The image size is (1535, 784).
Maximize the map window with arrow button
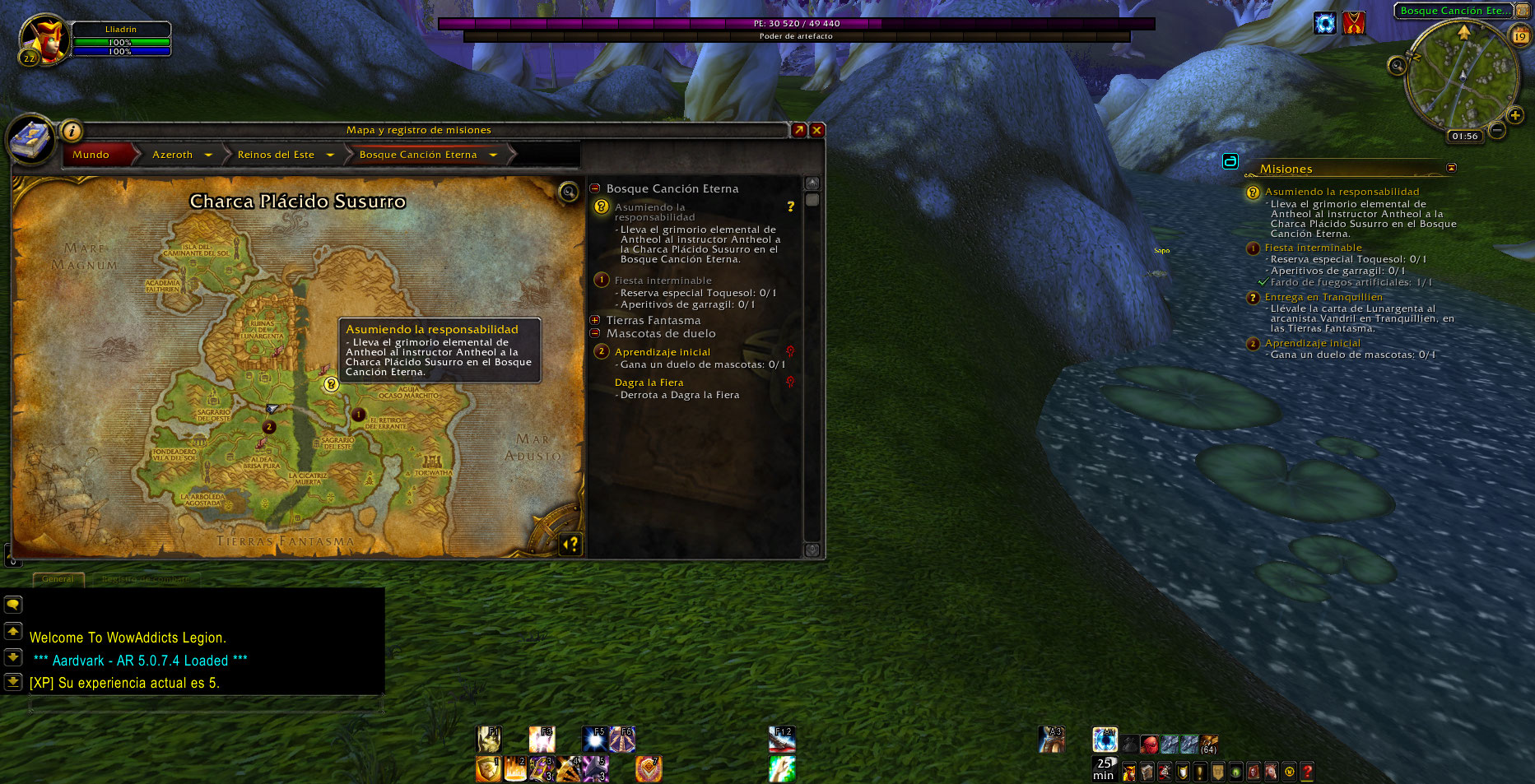click(798, 130)
